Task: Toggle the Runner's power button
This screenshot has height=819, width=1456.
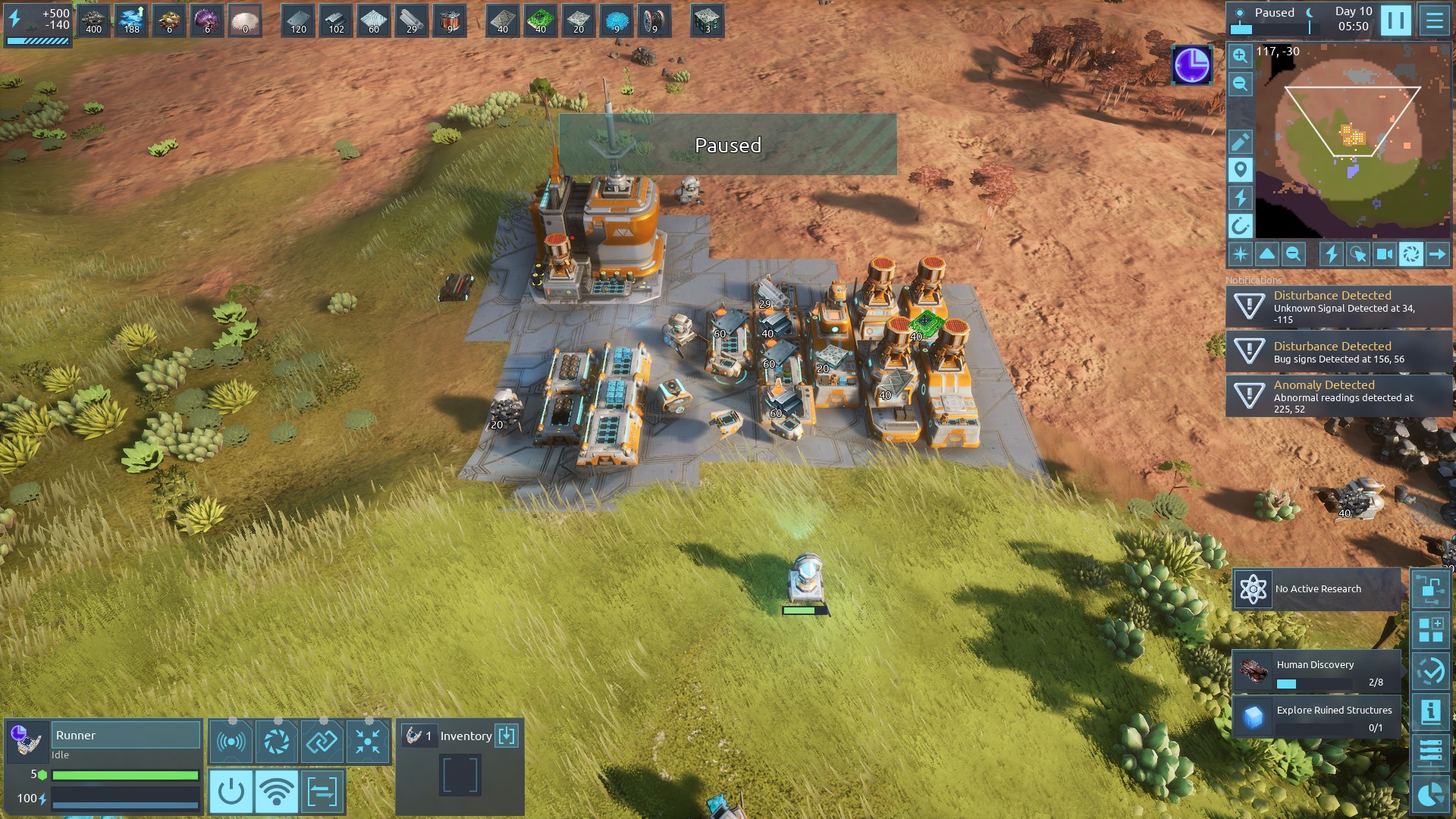Action: point(231,792)
